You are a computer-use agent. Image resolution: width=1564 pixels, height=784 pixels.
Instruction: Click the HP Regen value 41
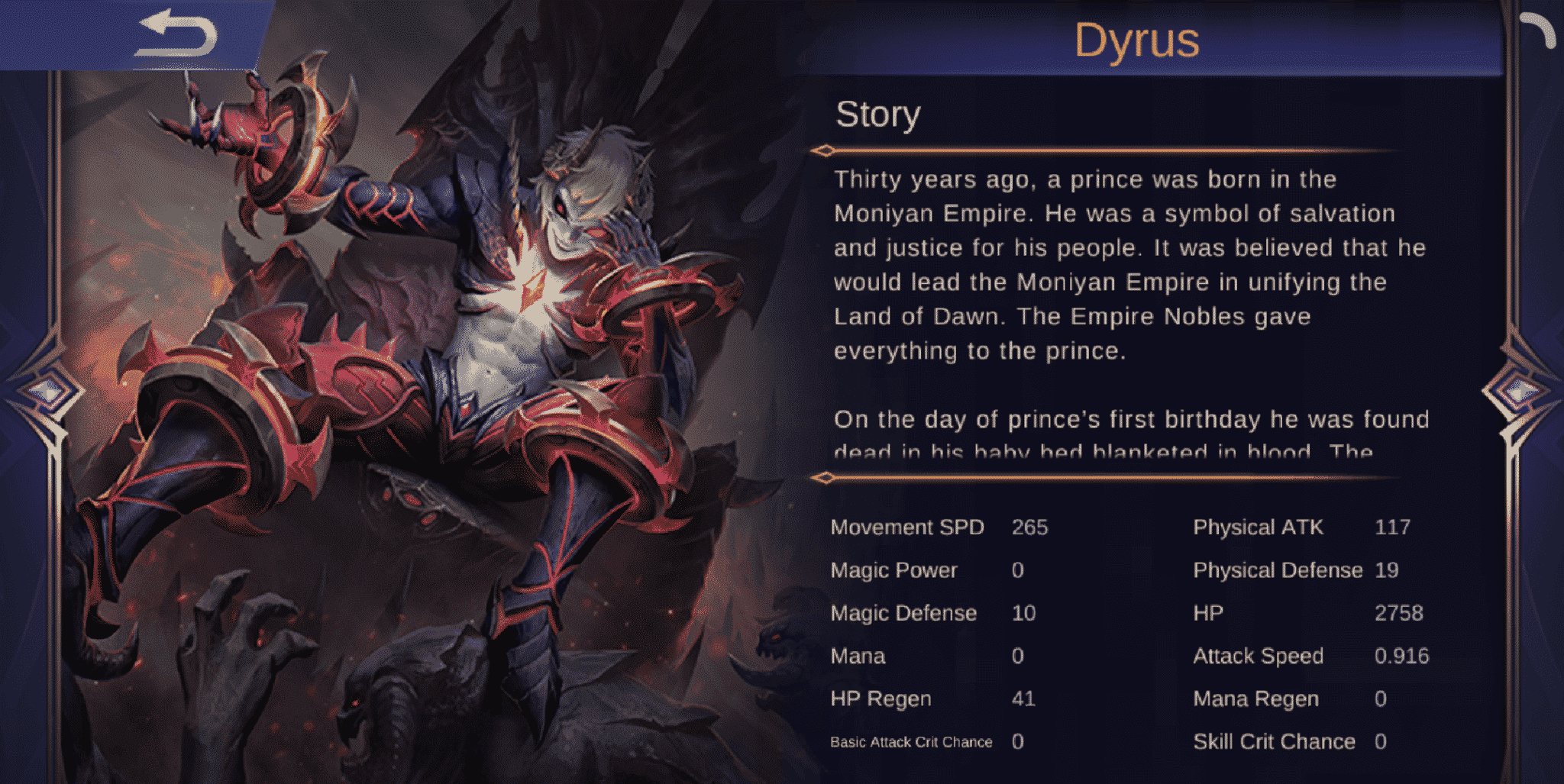click(x=1023, y=699)
